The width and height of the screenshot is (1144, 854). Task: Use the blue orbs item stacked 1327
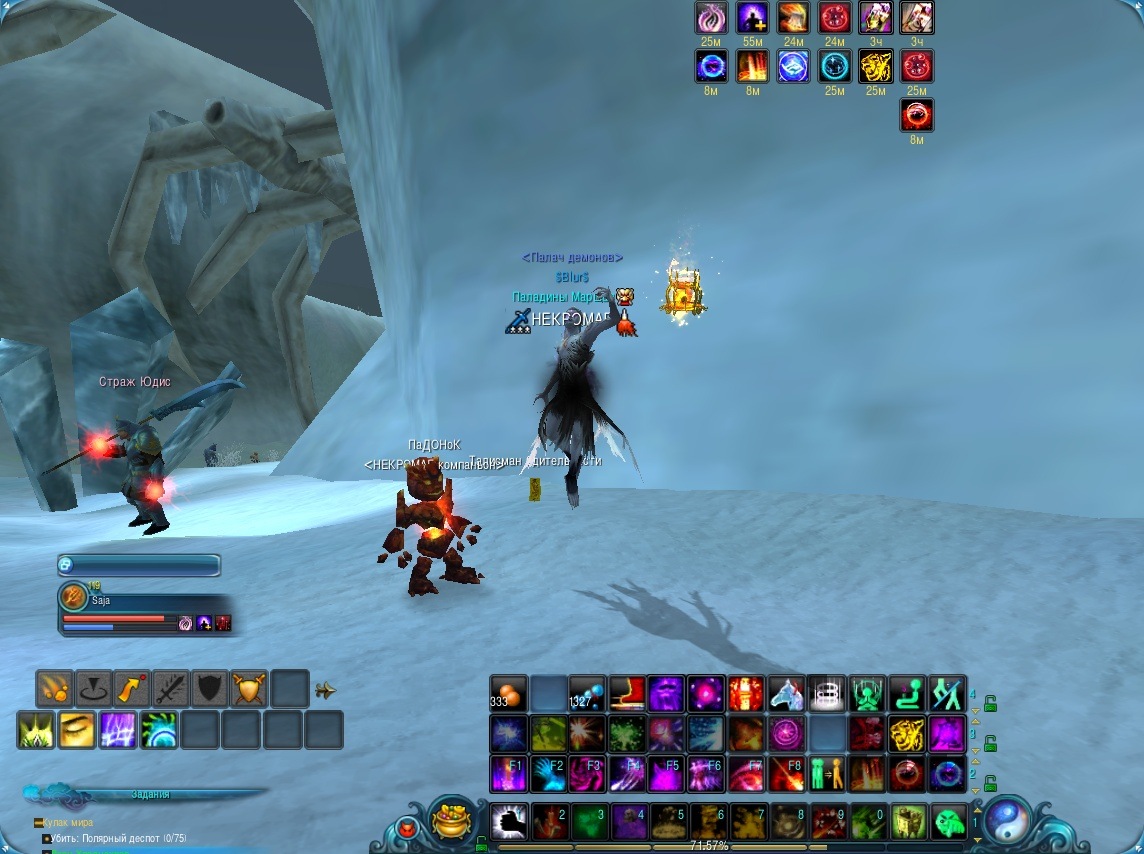588,693
